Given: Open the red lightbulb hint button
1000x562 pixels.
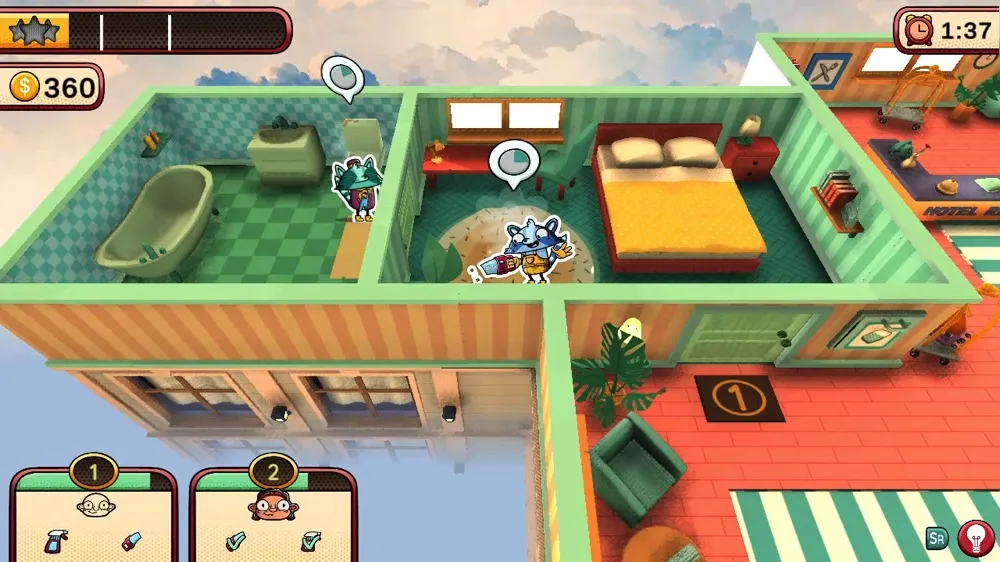Looking at the screenshot, I should pyautogui.click(x=975, y=539).
